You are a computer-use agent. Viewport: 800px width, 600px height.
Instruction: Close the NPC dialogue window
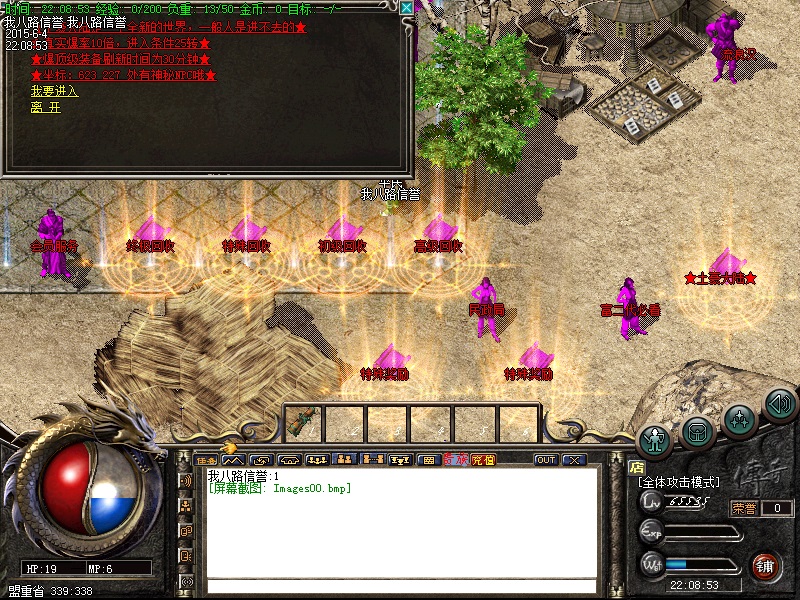(x=406, y=7)
